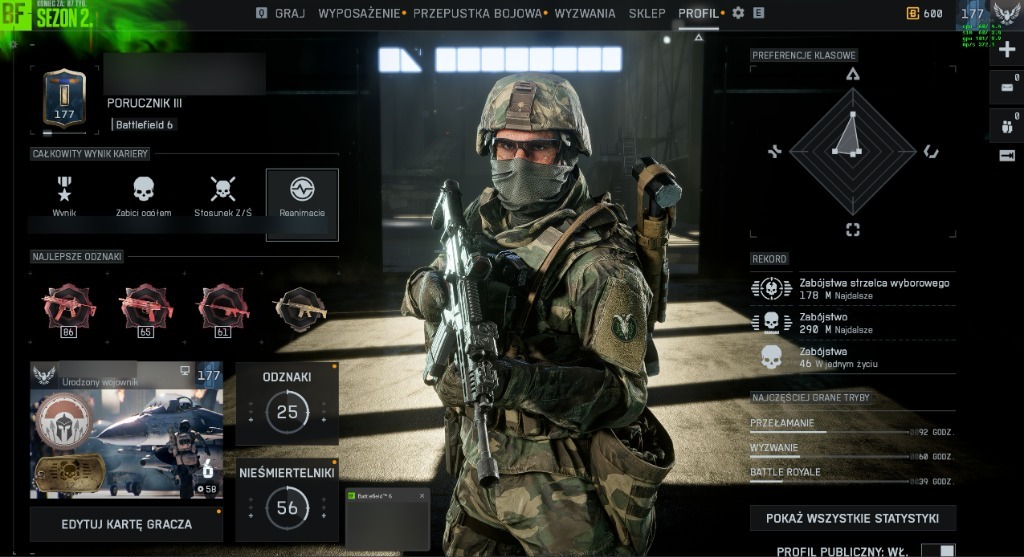Choose the Zabici ogółem stat tile
Image resolution: width=1024 pixels, height=557 pixels.
click(144, 196)
